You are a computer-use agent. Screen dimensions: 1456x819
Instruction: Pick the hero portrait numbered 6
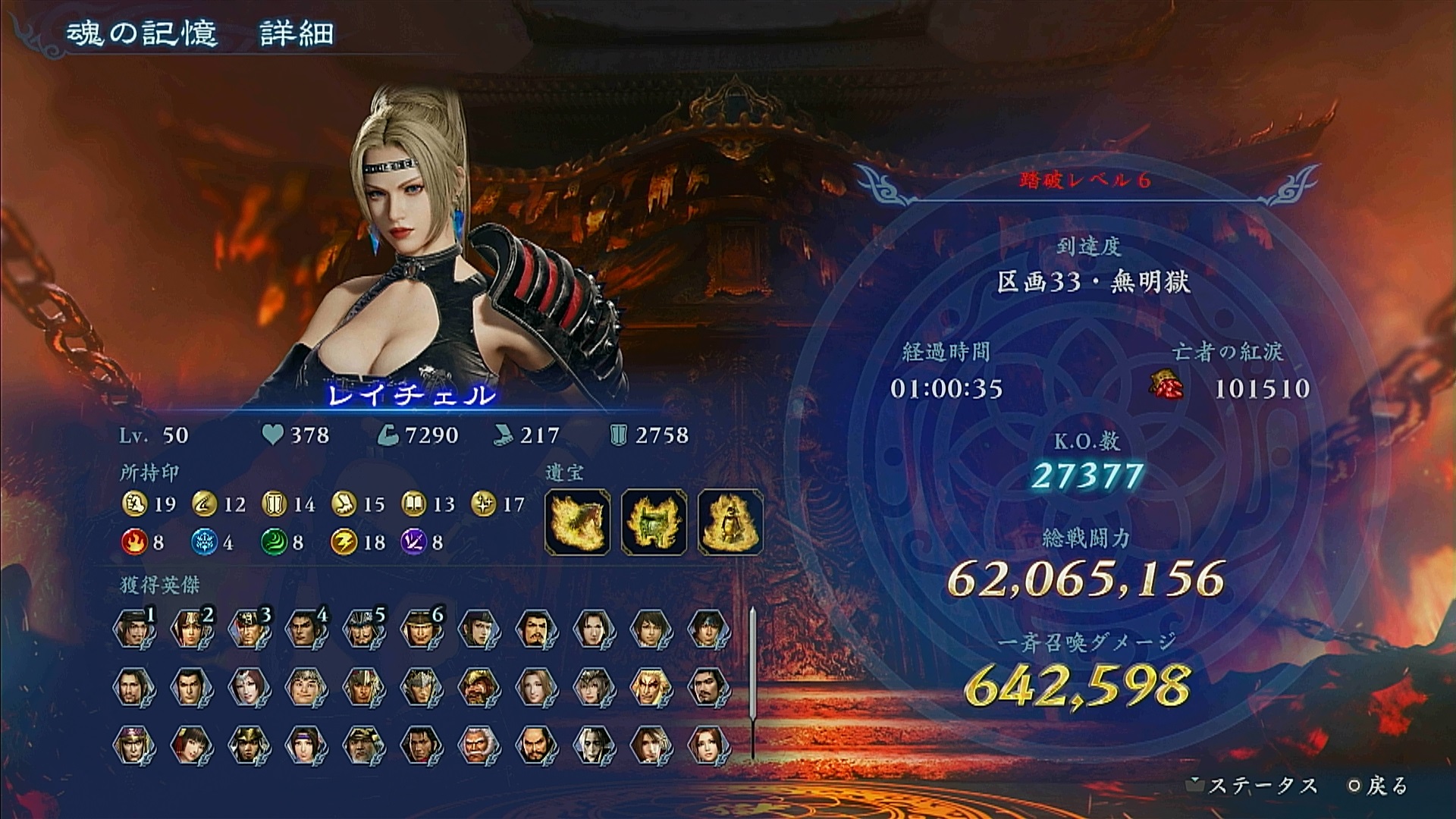pos(421,629)
